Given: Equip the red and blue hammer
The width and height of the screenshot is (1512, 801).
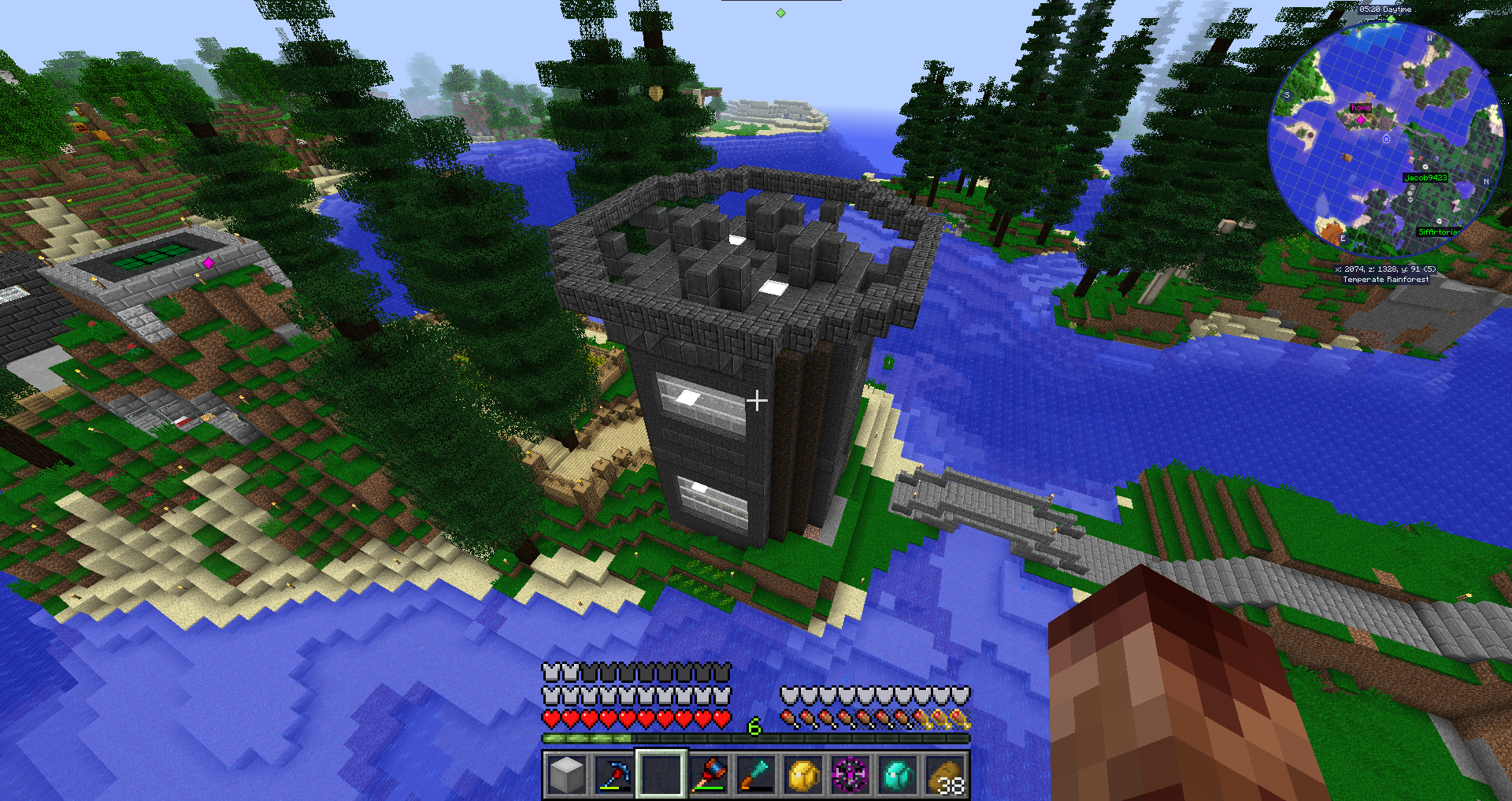Looking at the screenshot, I should click(x=708, y=774).
